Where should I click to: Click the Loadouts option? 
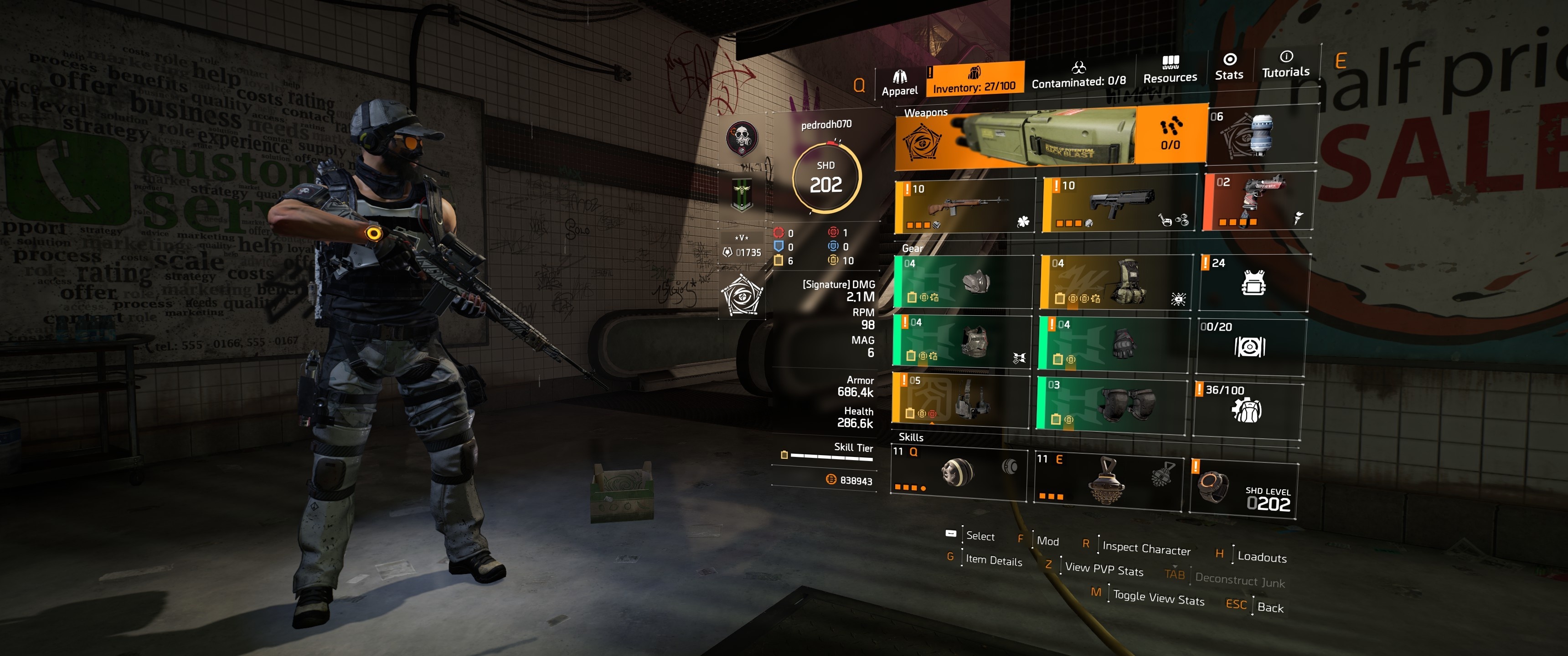(1261, 557)
